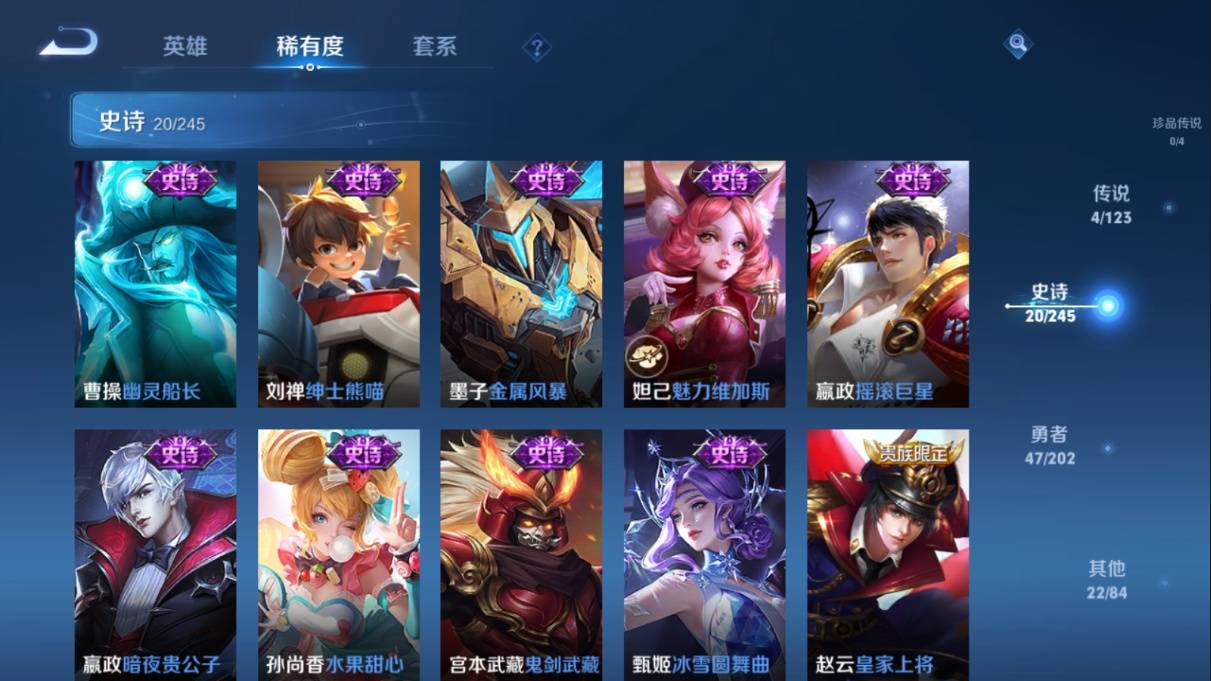1211x681 pixels.
Task: Show the 其他 skins section
Action: [x=1106, y=579]
